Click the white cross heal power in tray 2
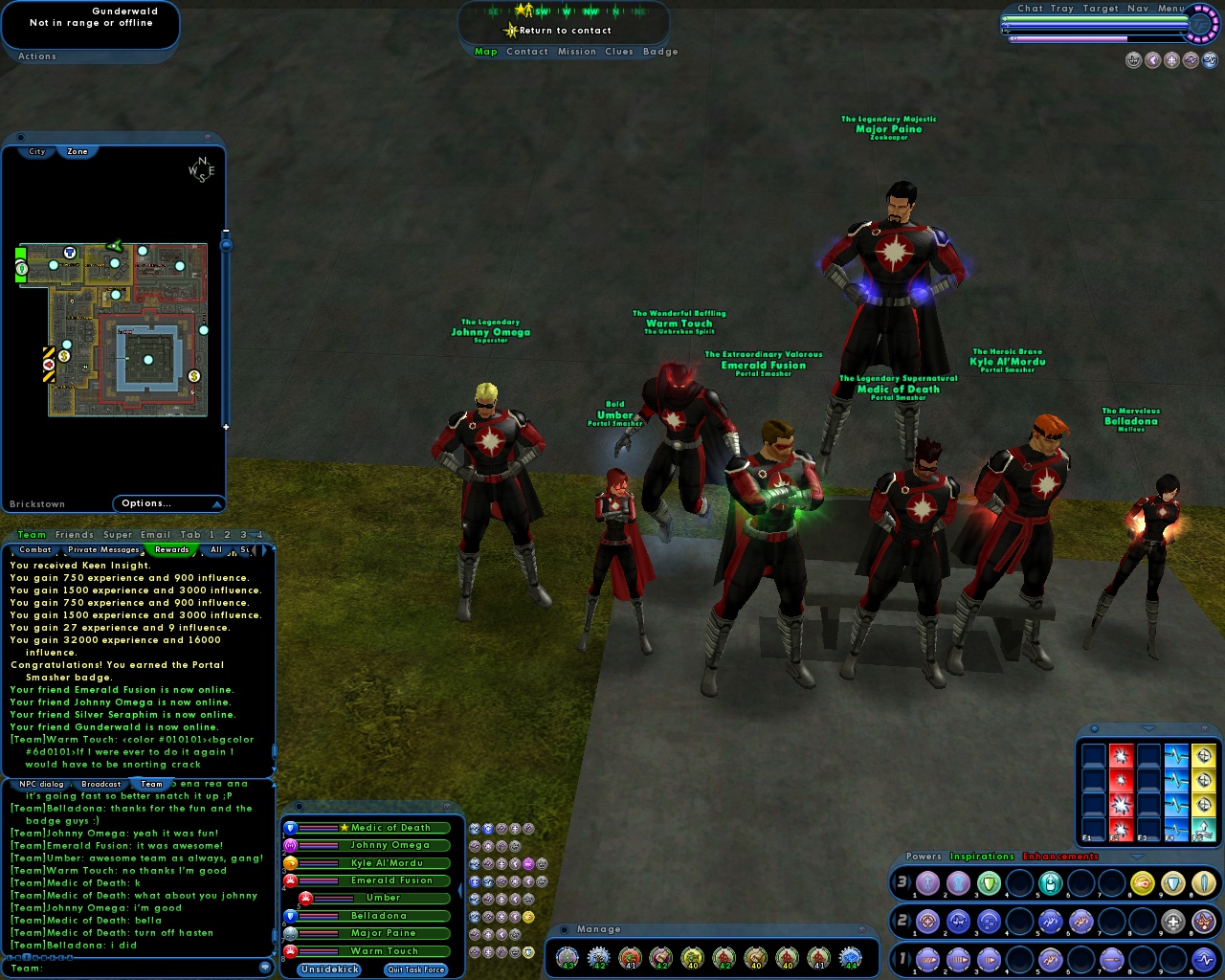Image resolution: width=1225 pixels, height=980 pixels. pos(1173,921)
